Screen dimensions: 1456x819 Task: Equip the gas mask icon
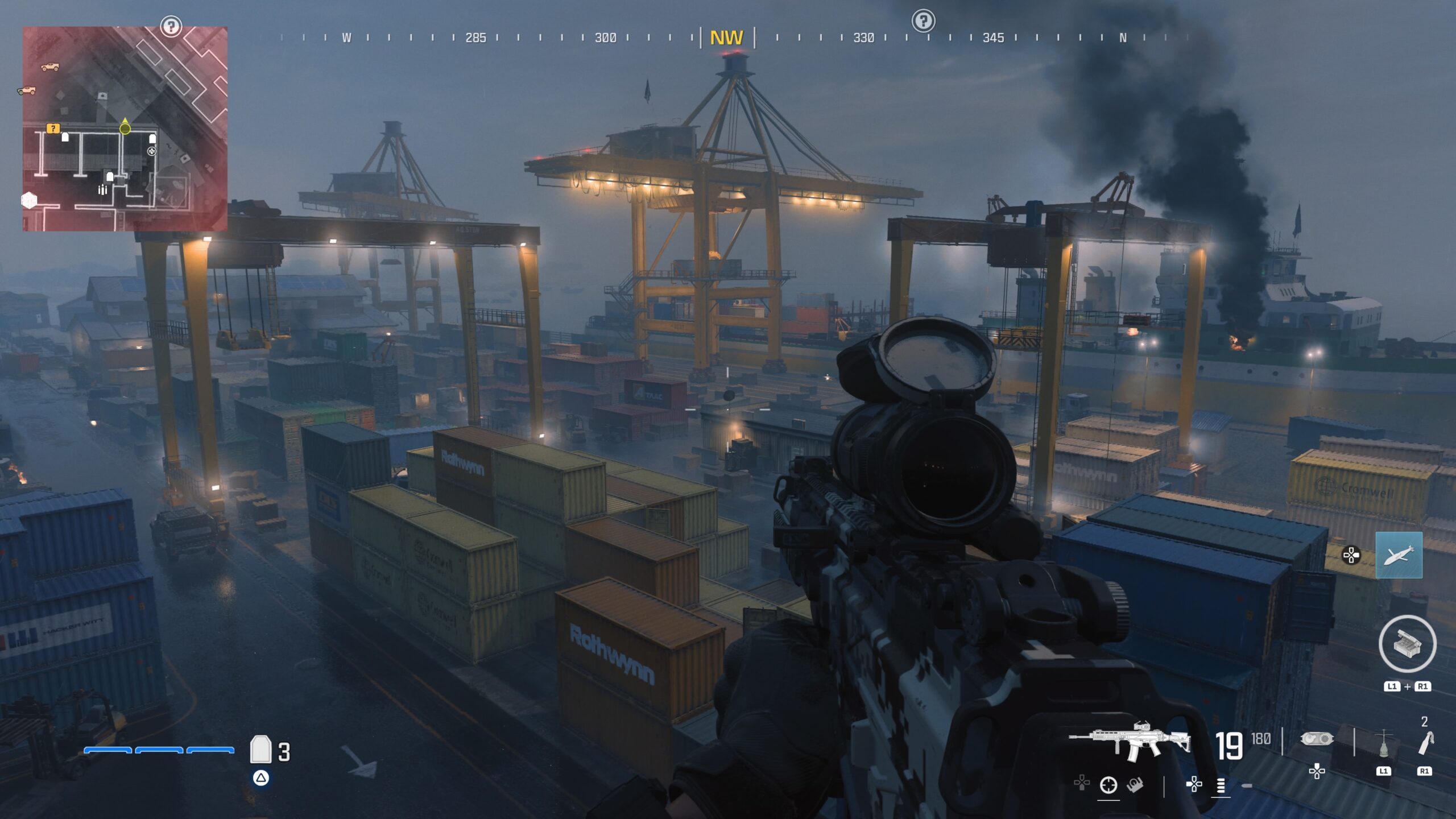pyautogui.click(x=1317, y=739)
